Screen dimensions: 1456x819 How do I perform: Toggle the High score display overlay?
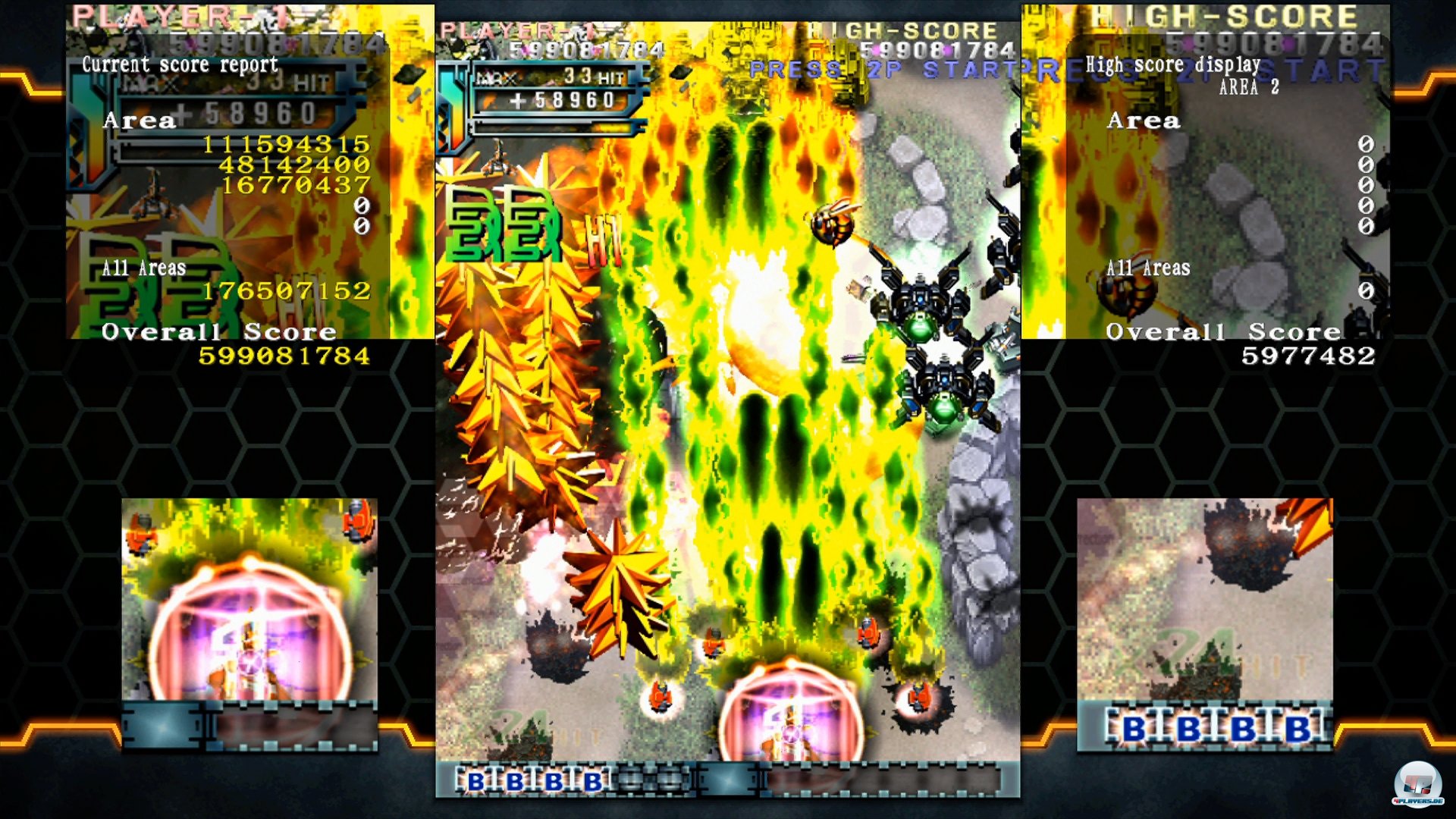1174,65
